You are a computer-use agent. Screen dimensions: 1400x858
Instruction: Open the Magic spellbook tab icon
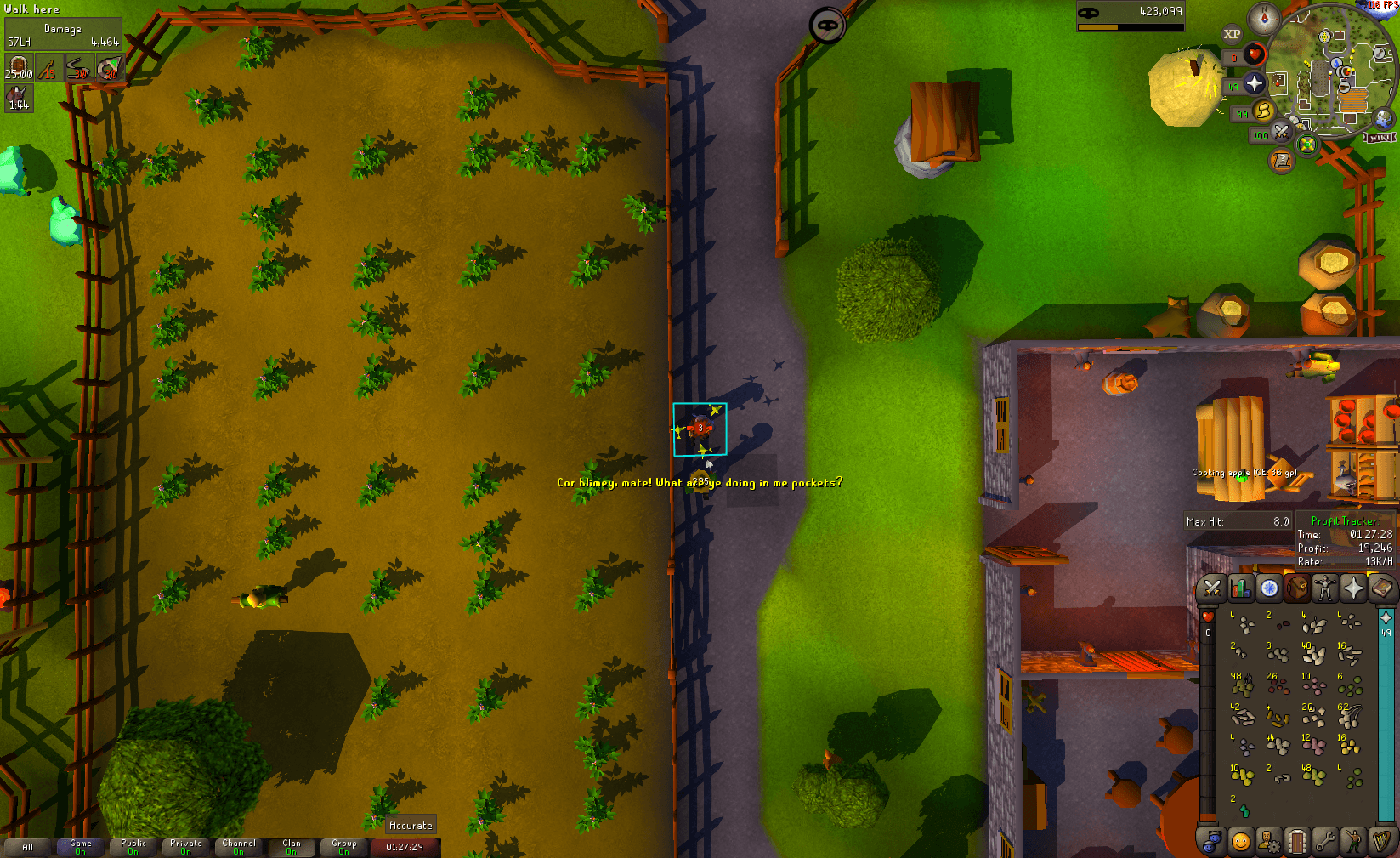(1382, 588)
